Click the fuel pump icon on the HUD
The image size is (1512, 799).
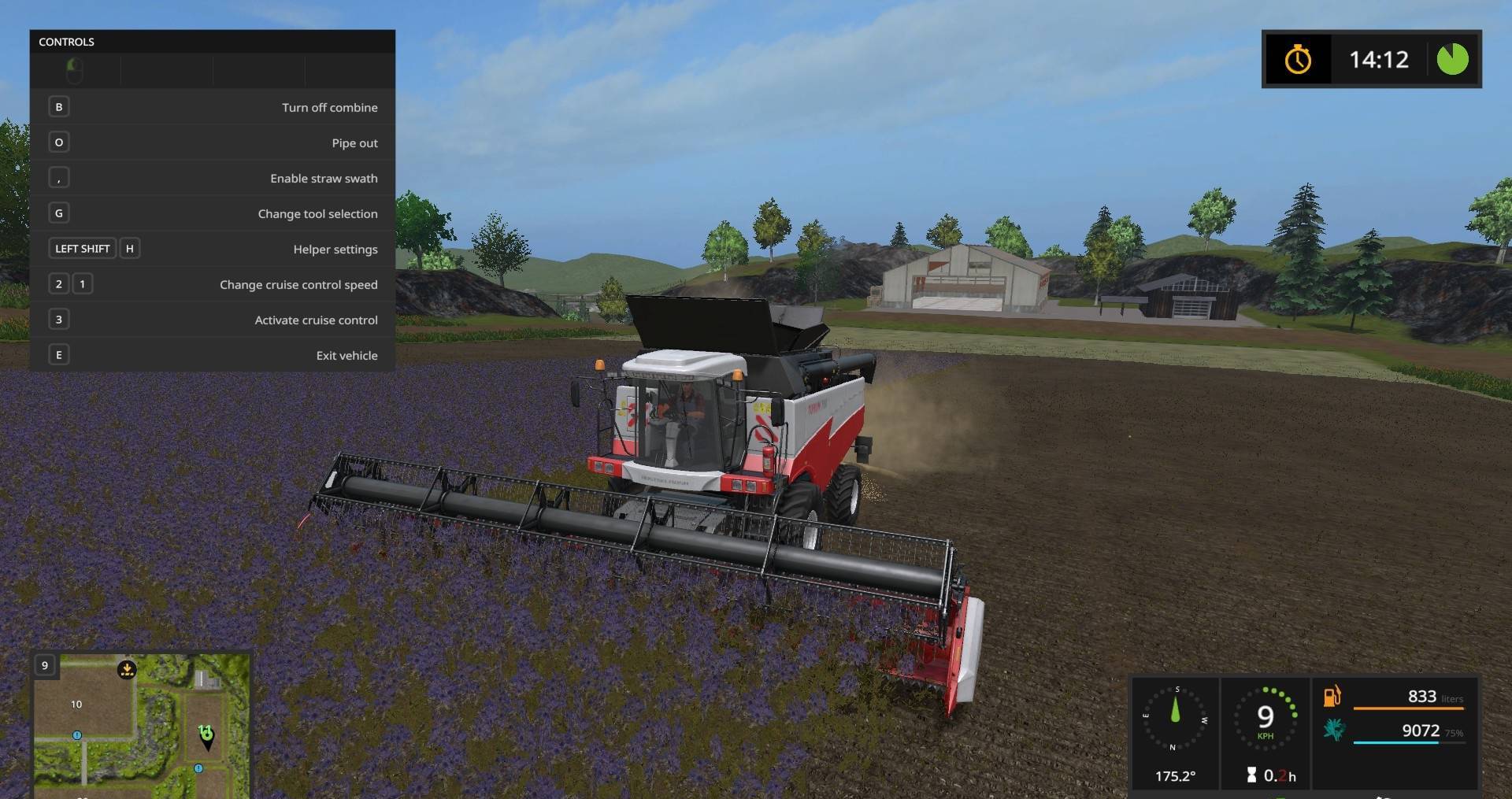pos(1332,697)
